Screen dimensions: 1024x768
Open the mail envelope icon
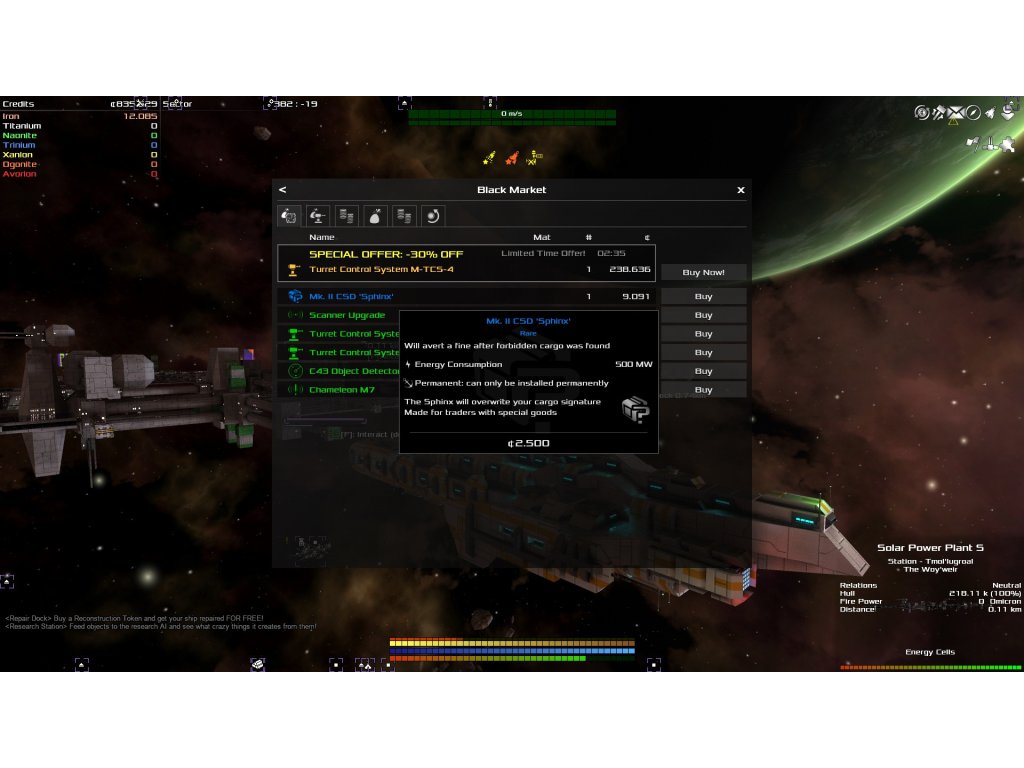(956, 112)
